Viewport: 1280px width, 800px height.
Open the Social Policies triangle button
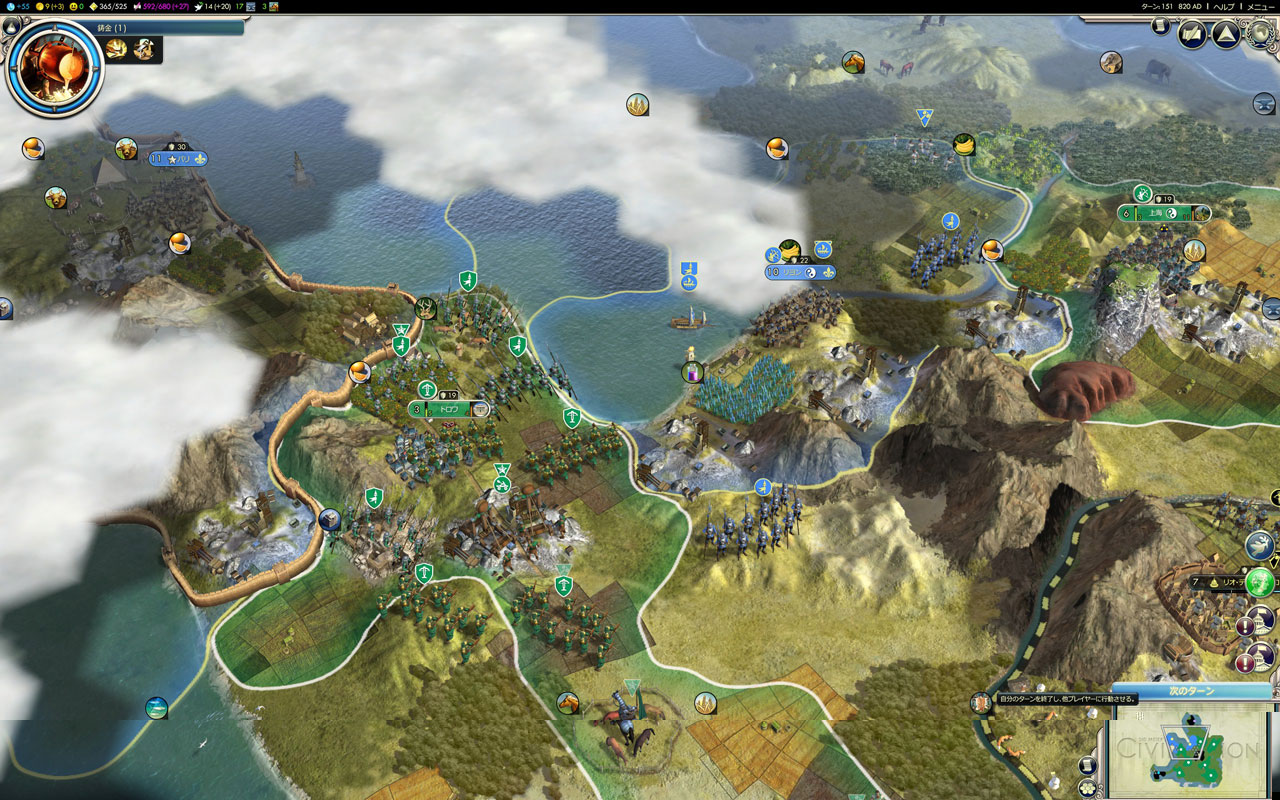pyautogui.click(x=1226, y=35)
